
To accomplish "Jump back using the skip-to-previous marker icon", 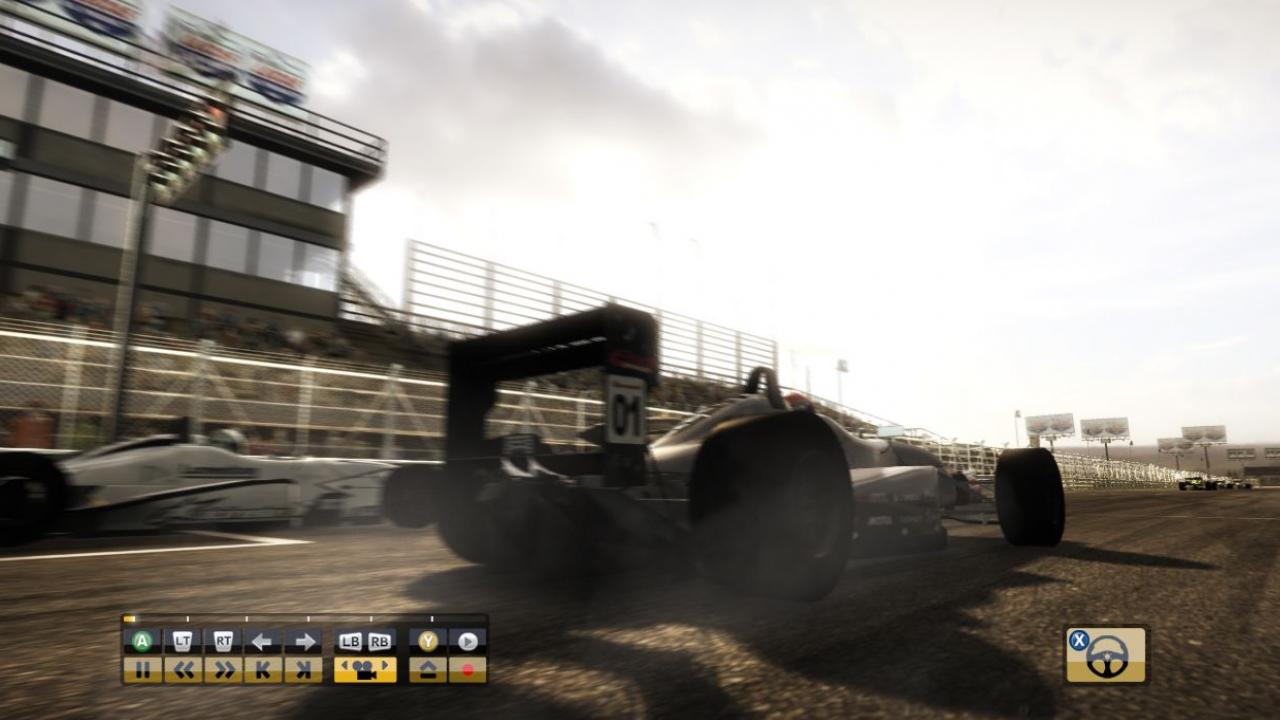I will tap(263, 671).
